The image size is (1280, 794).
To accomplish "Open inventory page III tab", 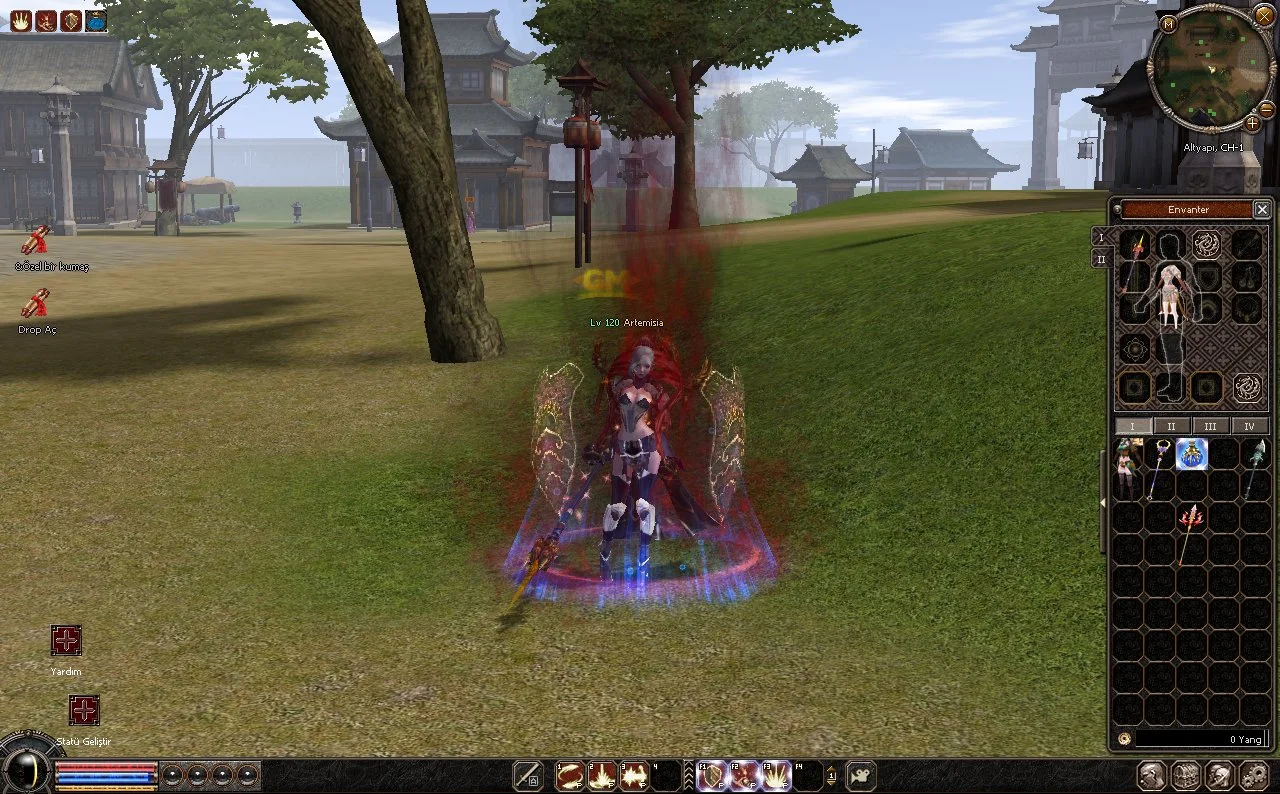I will (1210, 426).
